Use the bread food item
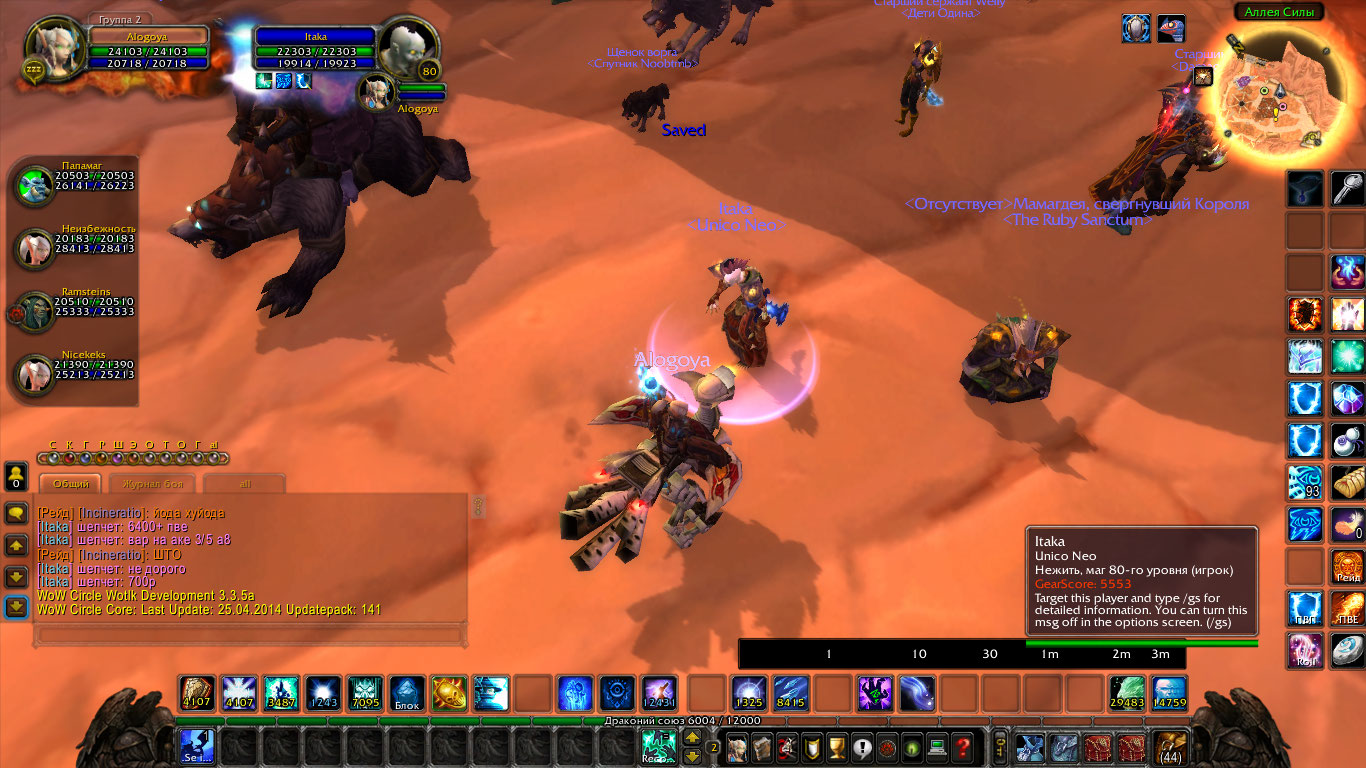The height and width of the screenshot is (768, 1366). tap(1347, 482)
